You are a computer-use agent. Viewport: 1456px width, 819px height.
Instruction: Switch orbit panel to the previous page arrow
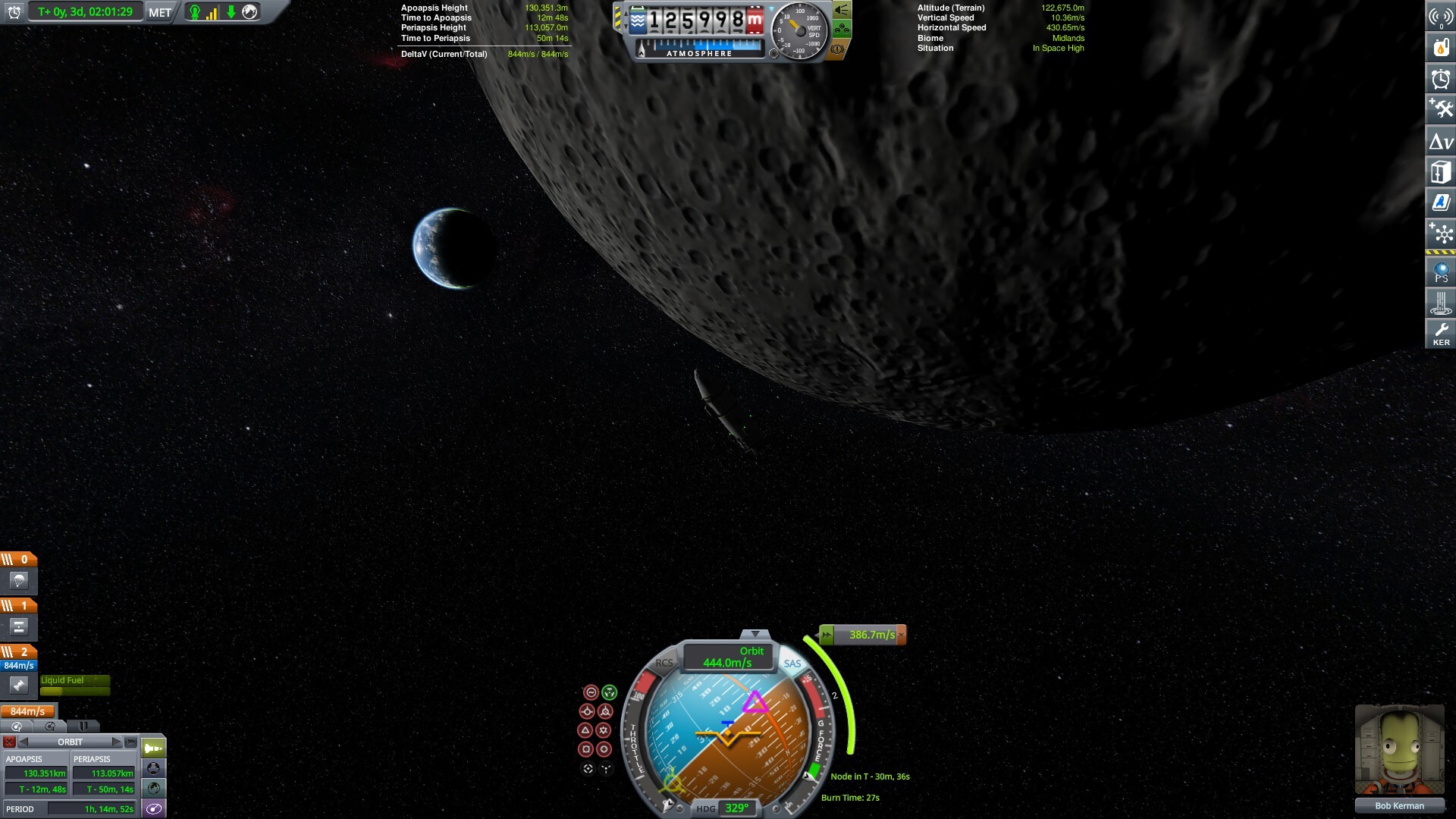pos(24,742)
